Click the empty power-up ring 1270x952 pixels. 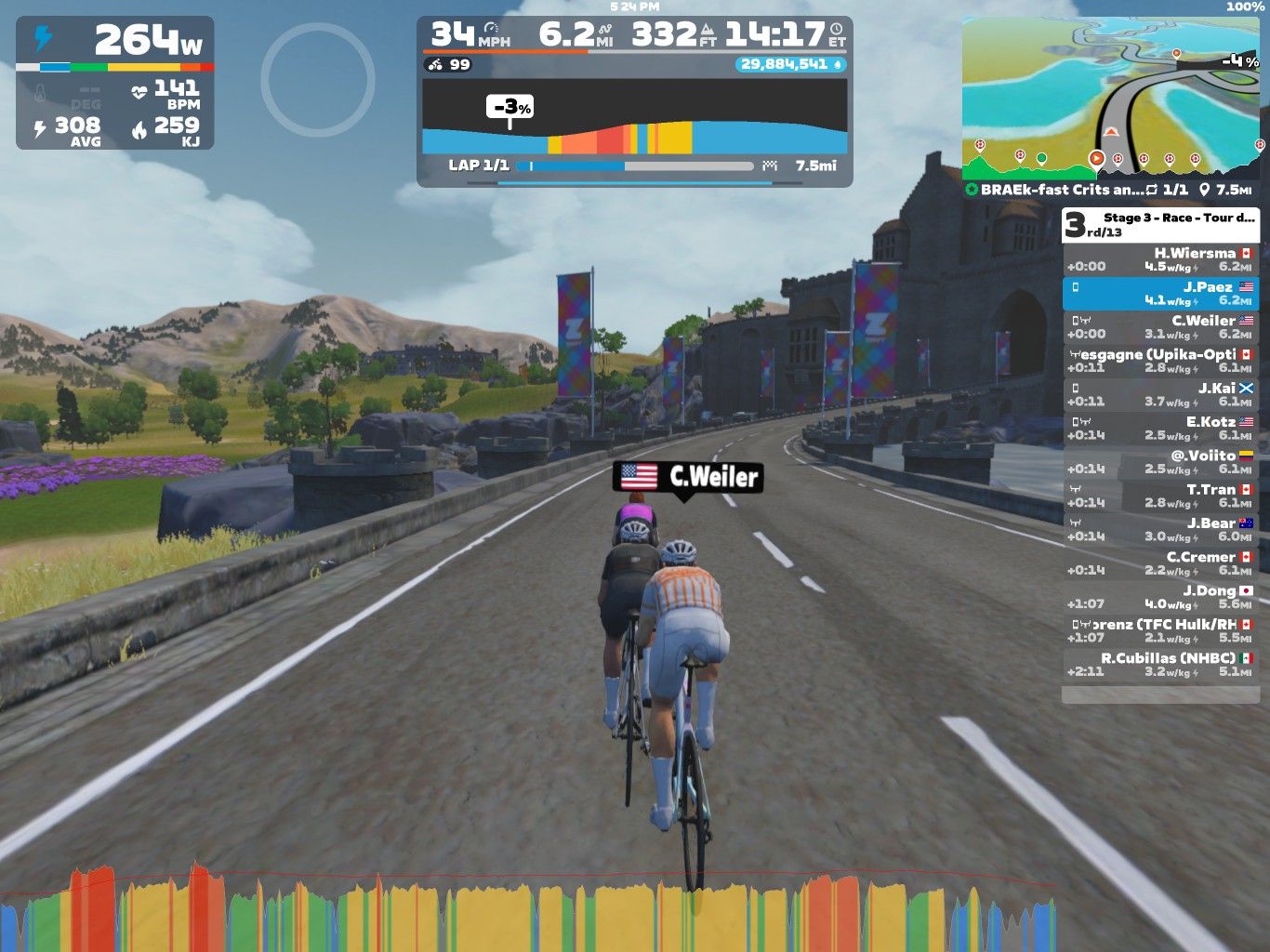coord(318,80)
